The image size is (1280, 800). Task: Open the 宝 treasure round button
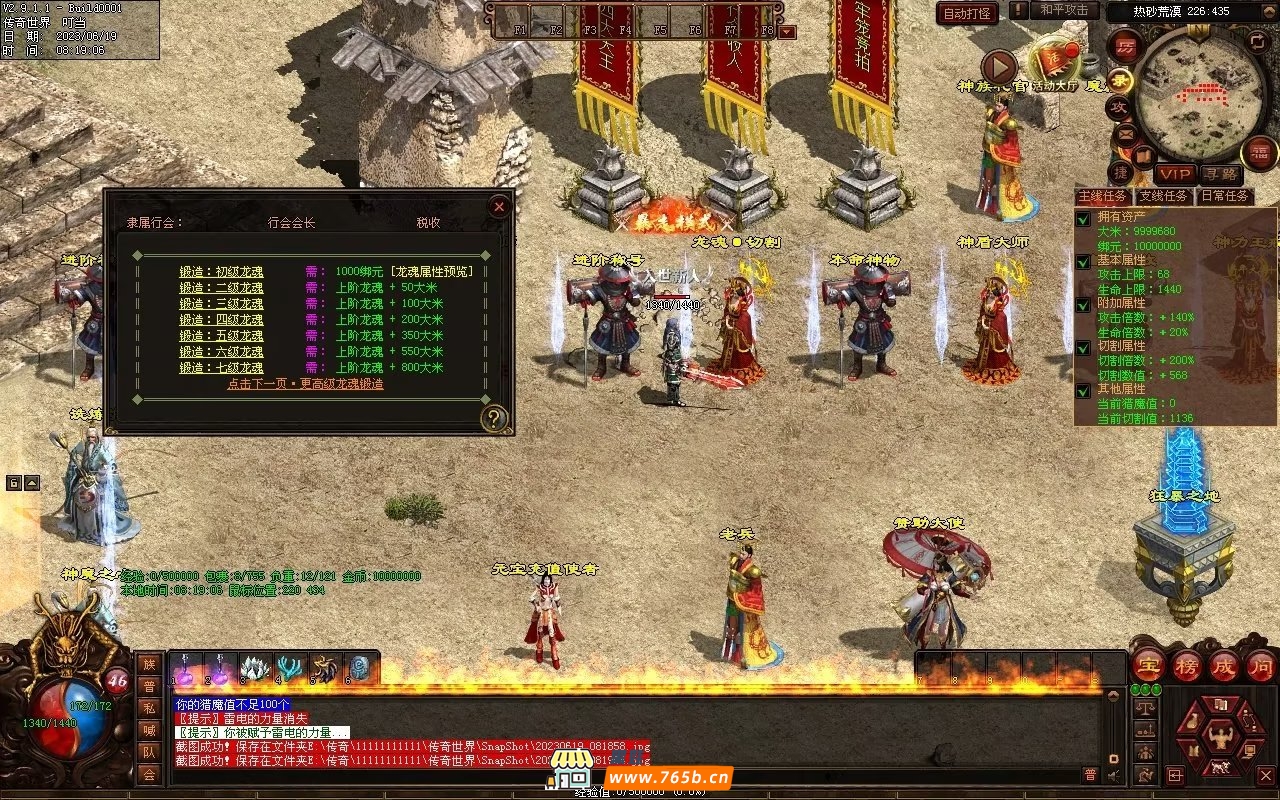coord(1149,666)
